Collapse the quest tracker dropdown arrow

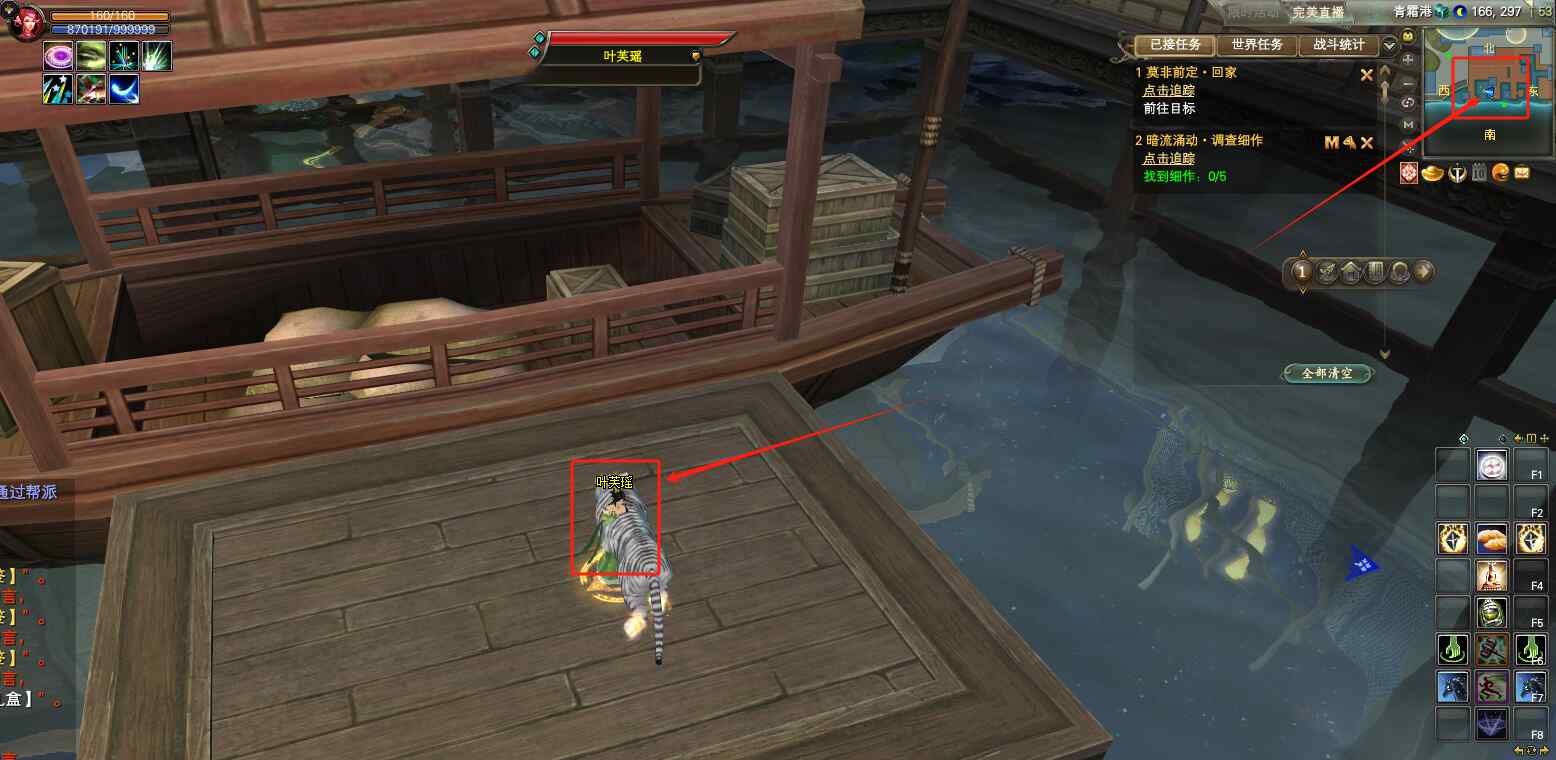[1389, 46]
